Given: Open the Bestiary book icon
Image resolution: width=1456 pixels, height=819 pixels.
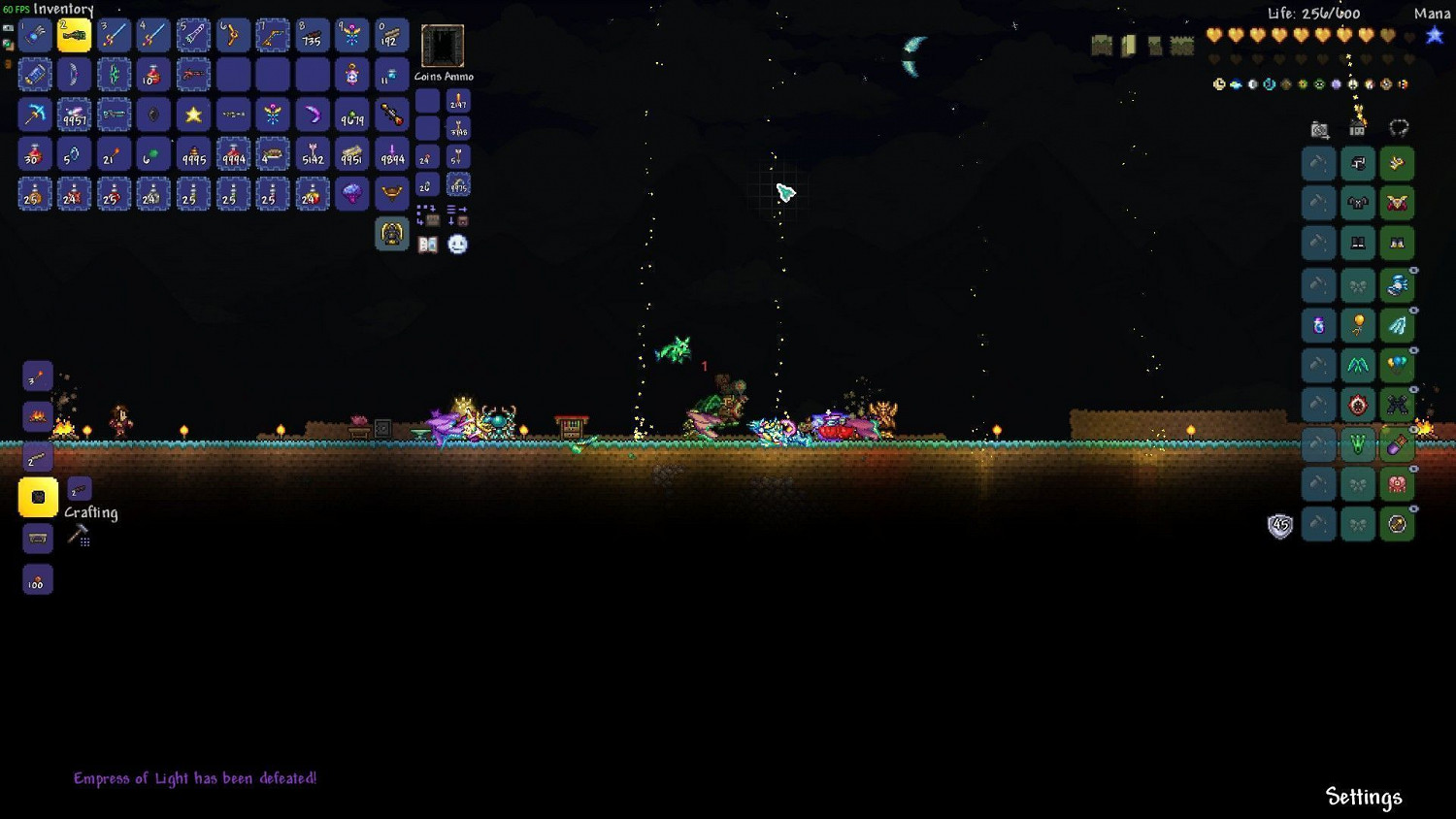Looking at the screenshot, I should pyautogui.click(x=427, y=244).
